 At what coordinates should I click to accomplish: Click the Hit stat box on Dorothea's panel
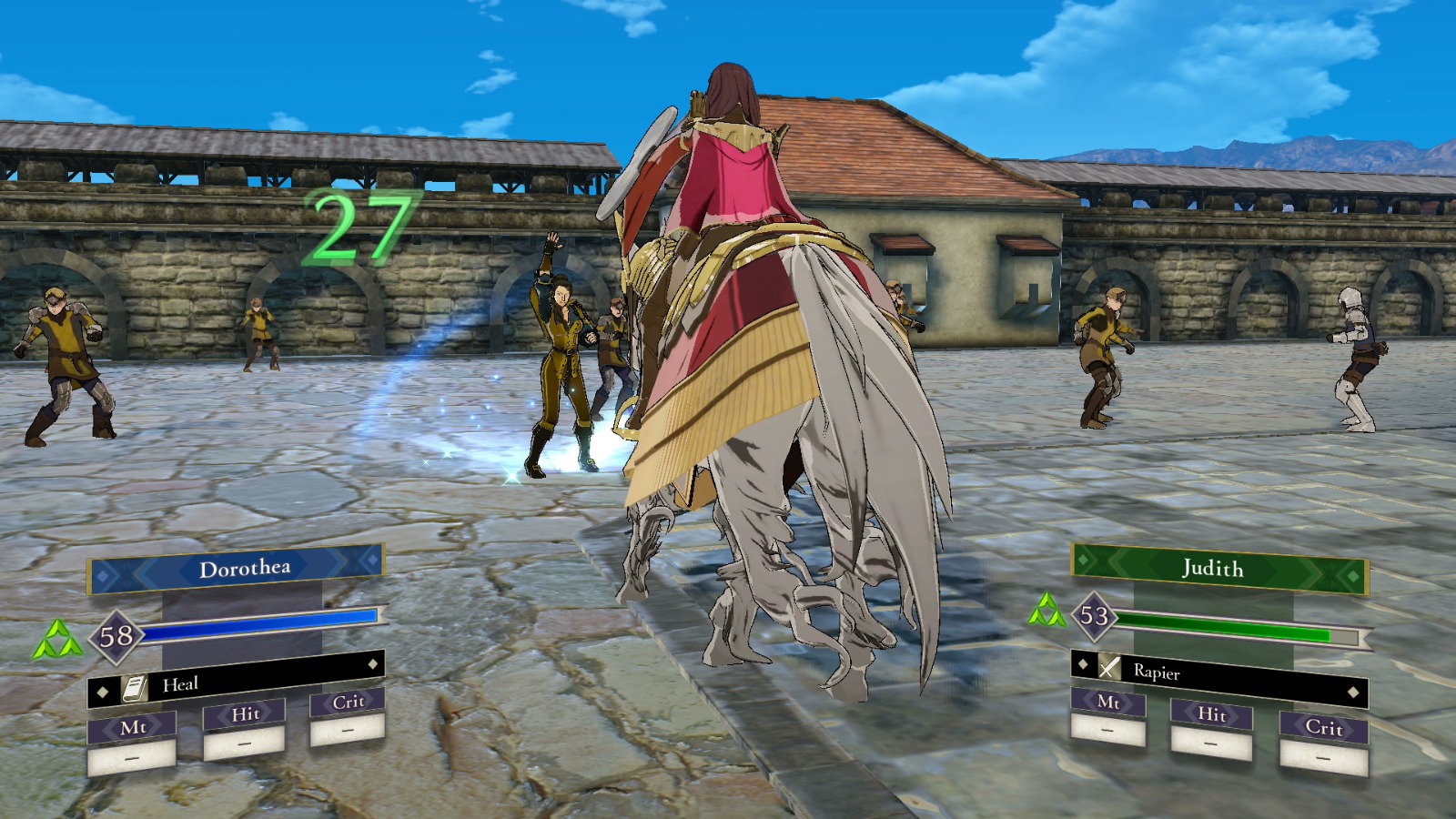[x=248, y=714]
